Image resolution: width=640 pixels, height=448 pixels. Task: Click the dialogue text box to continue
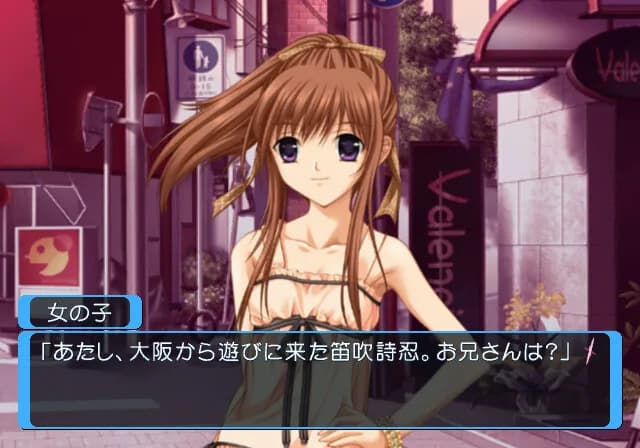320,380
